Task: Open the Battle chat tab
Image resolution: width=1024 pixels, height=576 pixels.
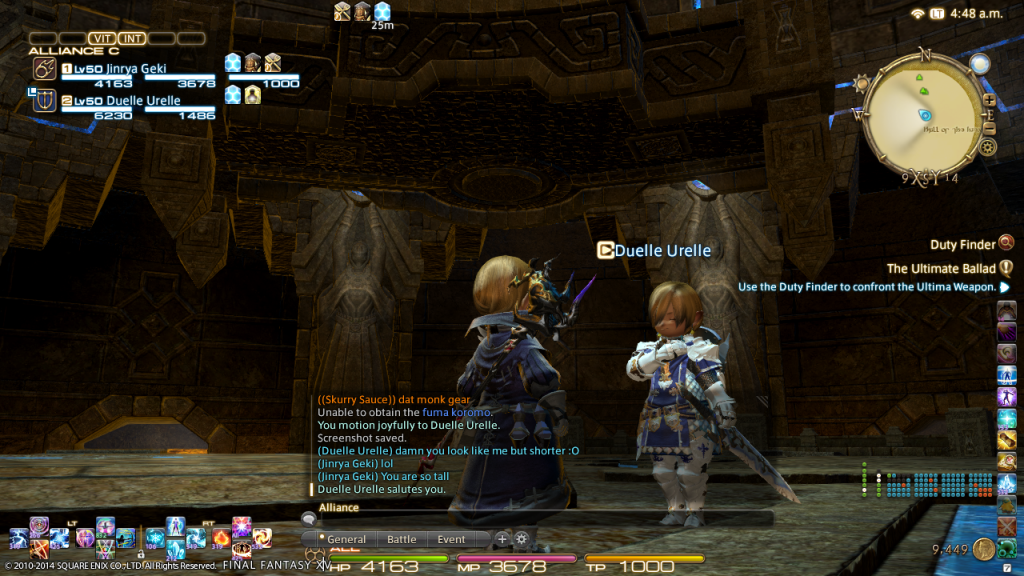Action: [x=401, y=539]
